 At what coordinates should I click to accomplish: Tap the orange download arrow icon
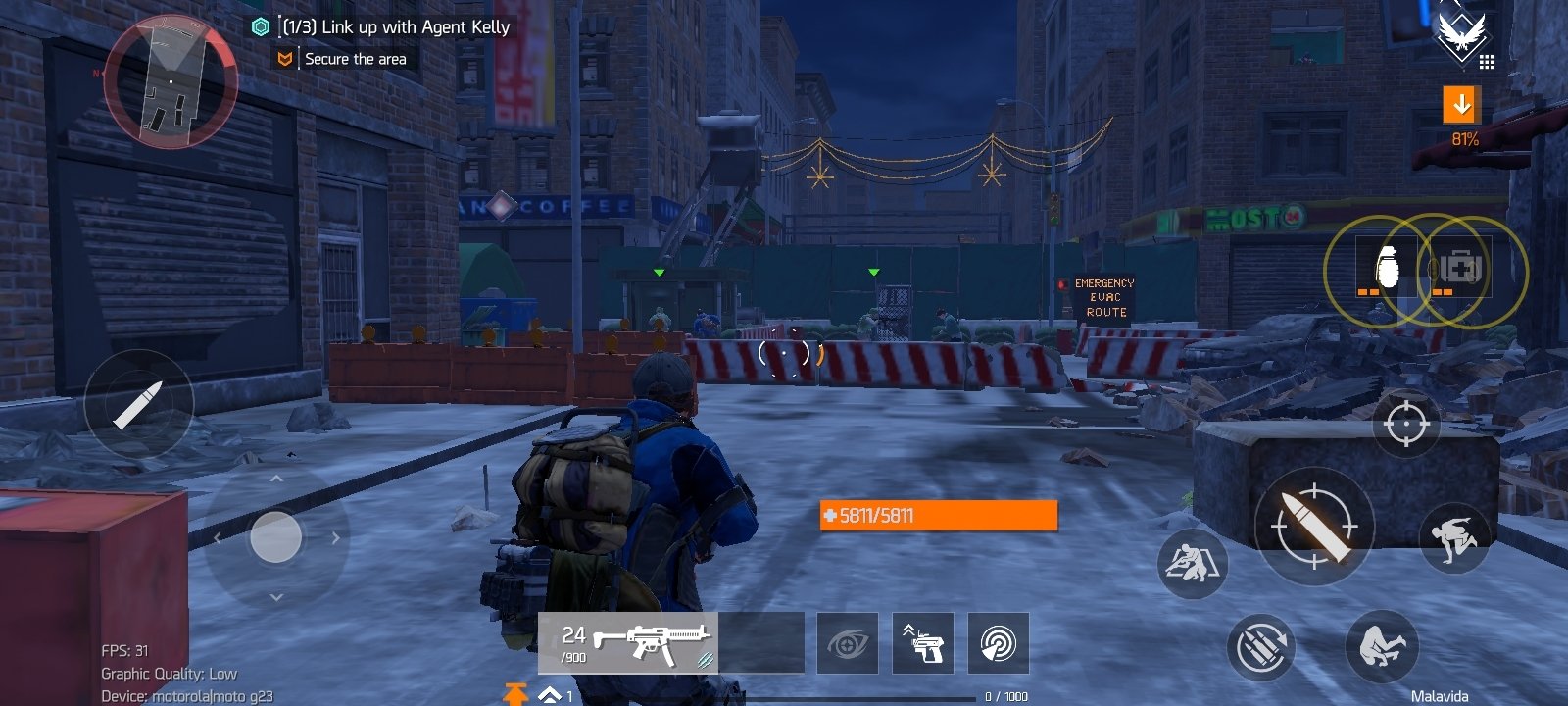[1461, 104]
